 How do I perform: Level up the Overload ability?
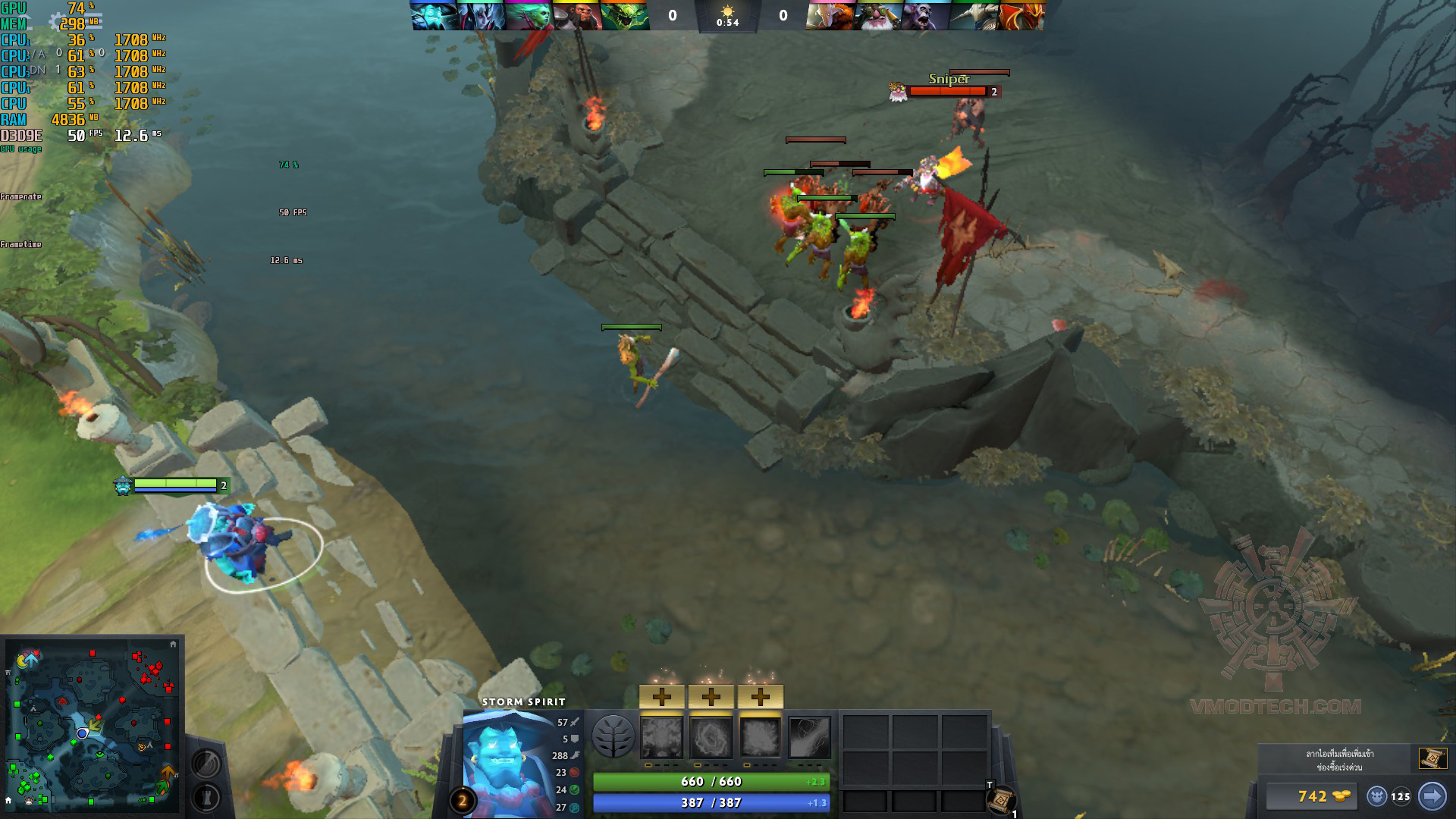click(x=760, y=696)
